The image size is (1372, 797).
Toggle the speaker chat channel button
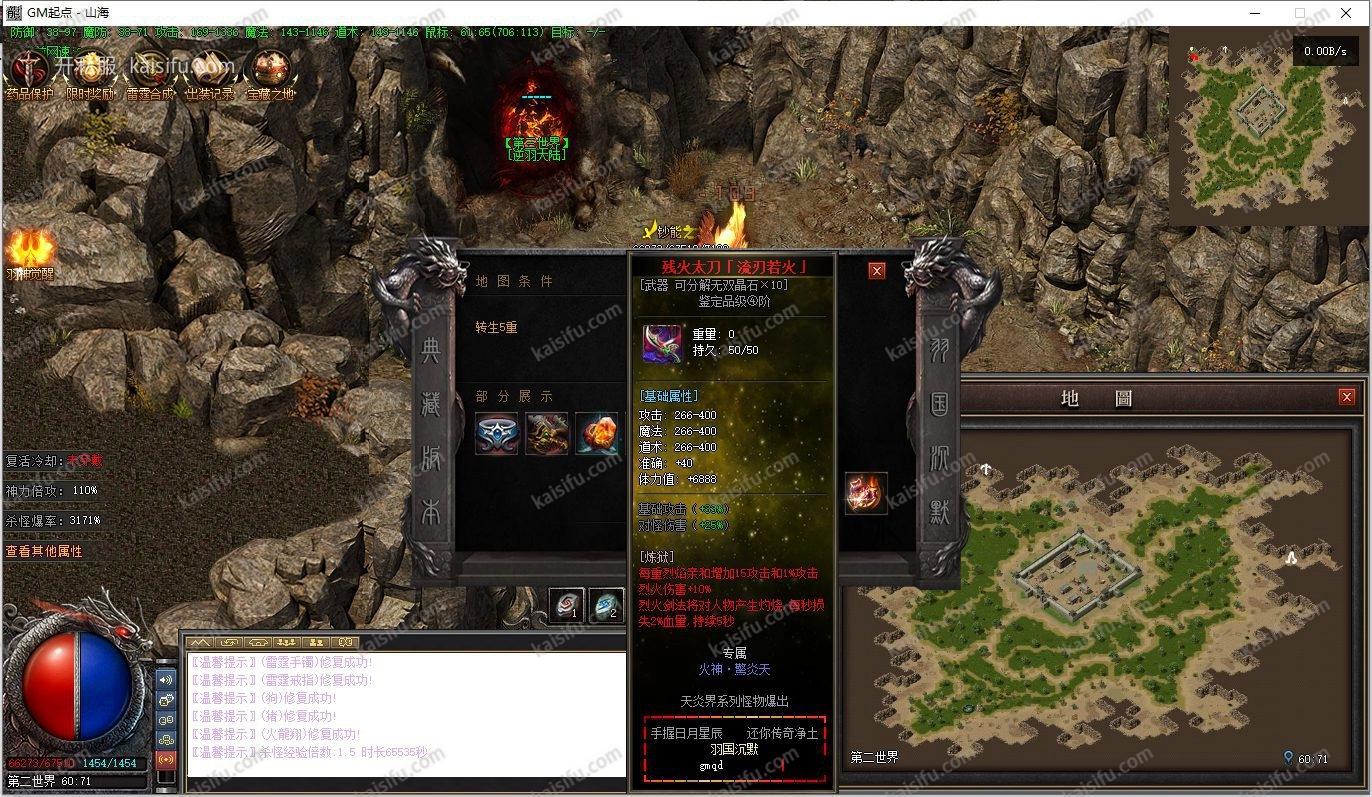pyautogui.click(x=166, y=679)
